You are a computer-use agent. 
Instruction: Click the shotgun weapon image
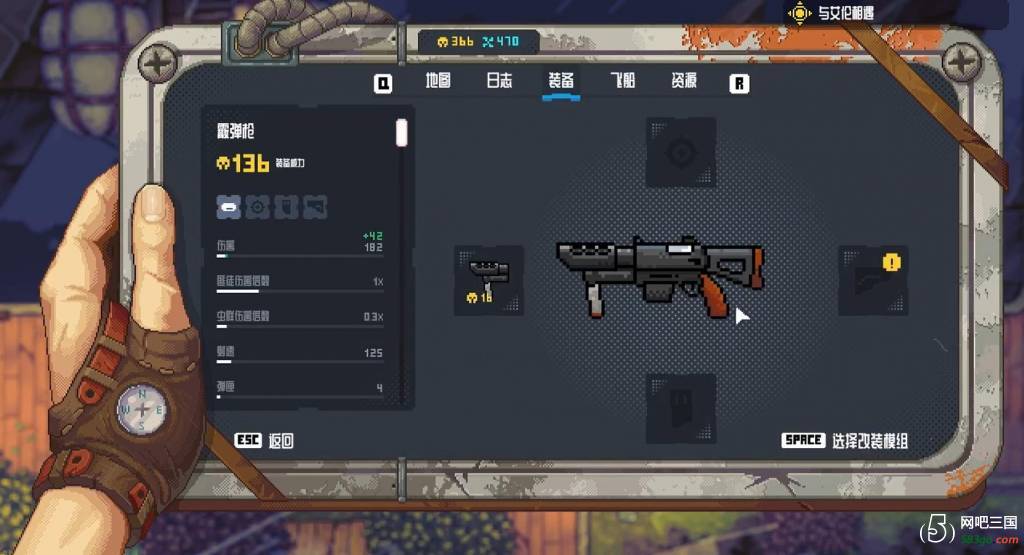[660, 275]
